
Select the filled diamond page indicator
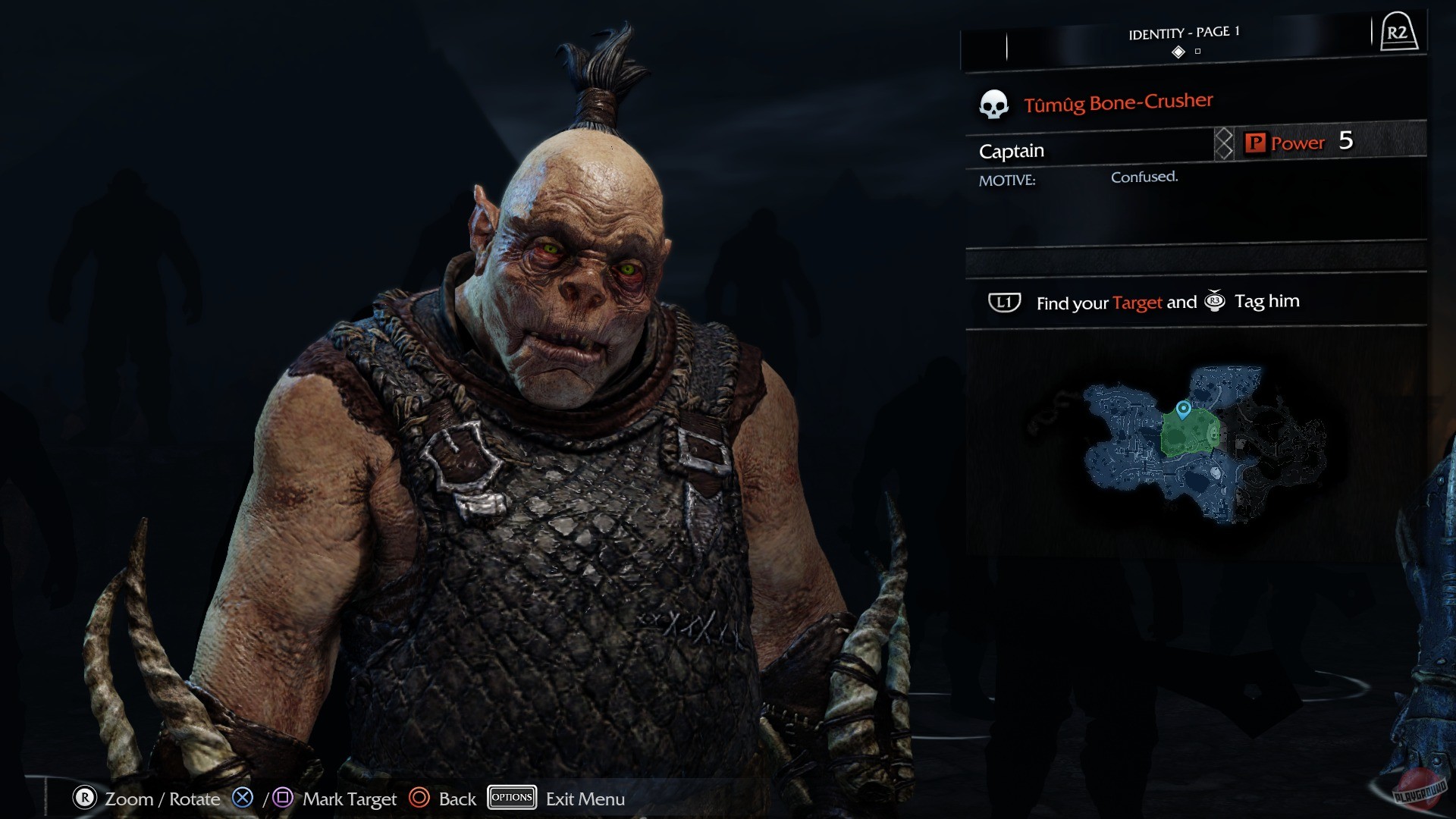[x=1178, y=53]
